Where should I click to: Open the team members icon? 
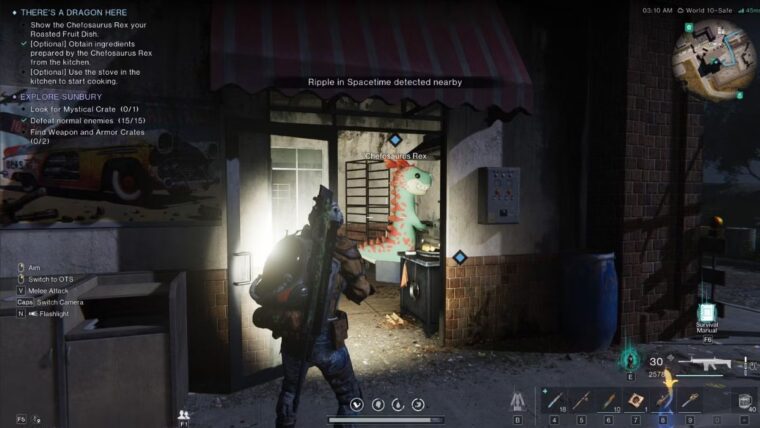[x=183, y=413]
